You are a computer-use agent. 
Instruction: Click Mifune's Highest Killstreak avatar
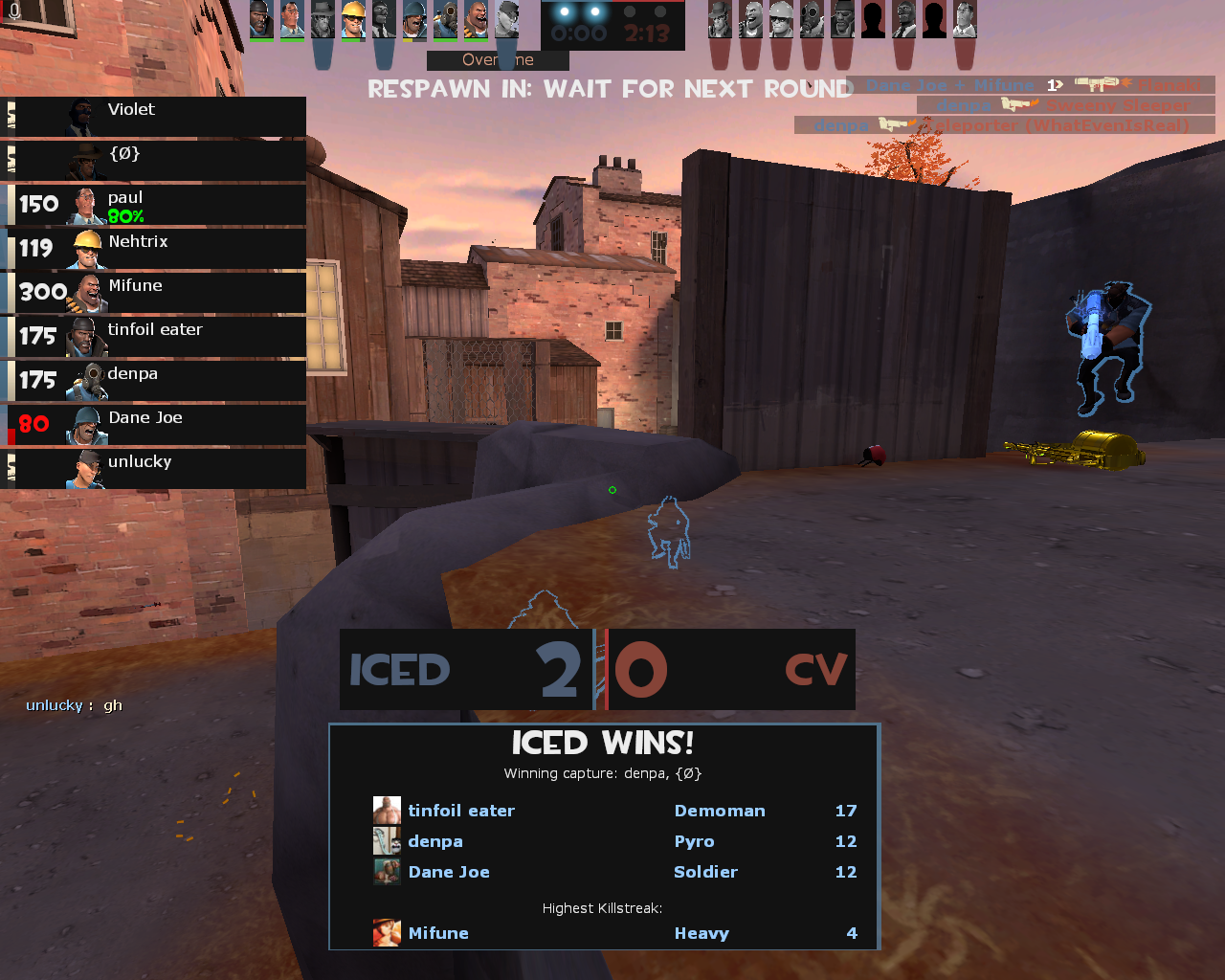[x=387, y=933]
